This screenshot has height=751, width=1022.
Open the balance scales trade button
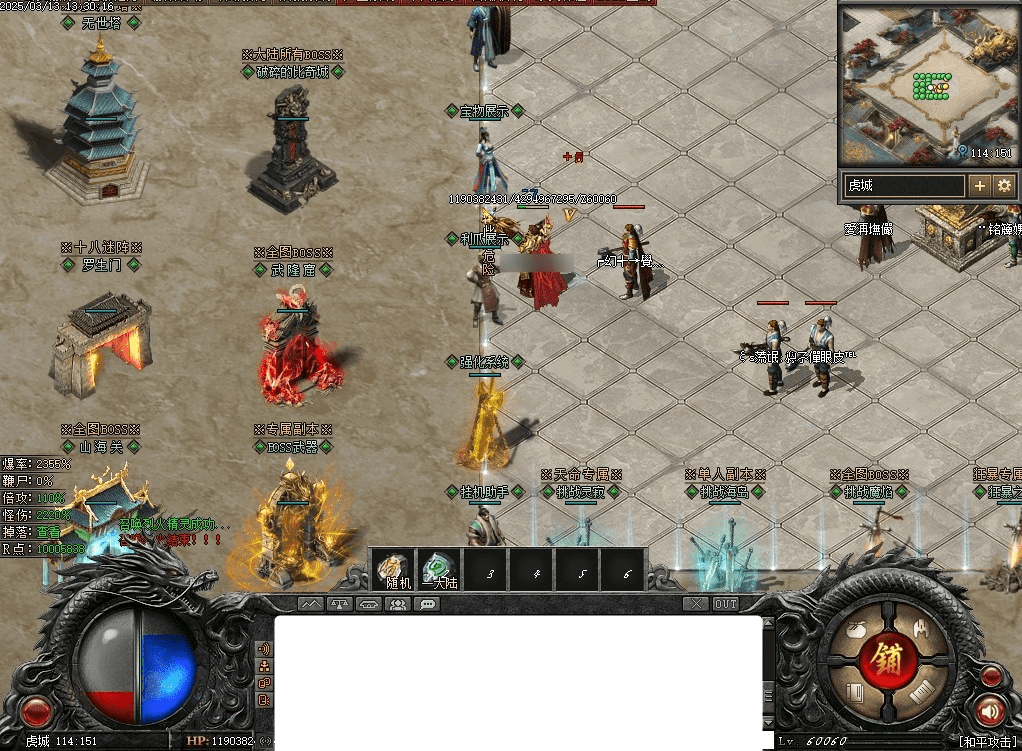(340, 604)
